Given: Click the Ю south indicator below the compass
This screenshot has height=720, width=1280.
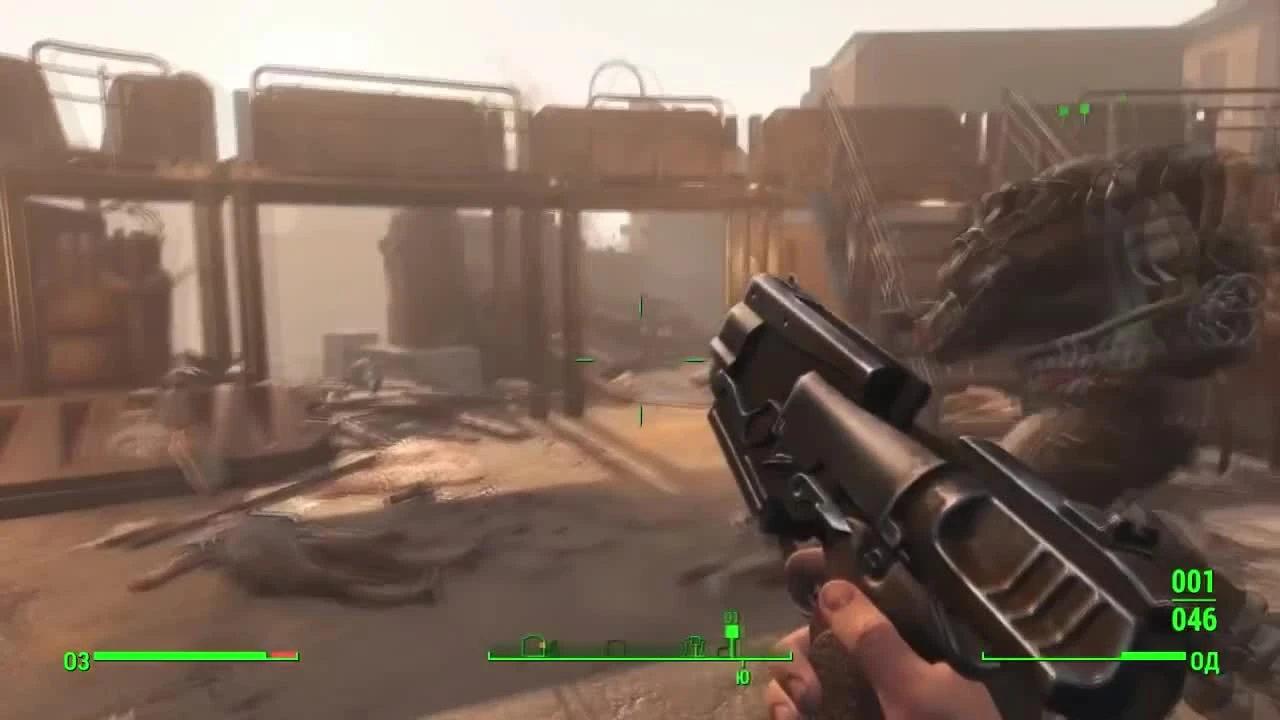Looking at the screenshot, I should coord(745,676).
